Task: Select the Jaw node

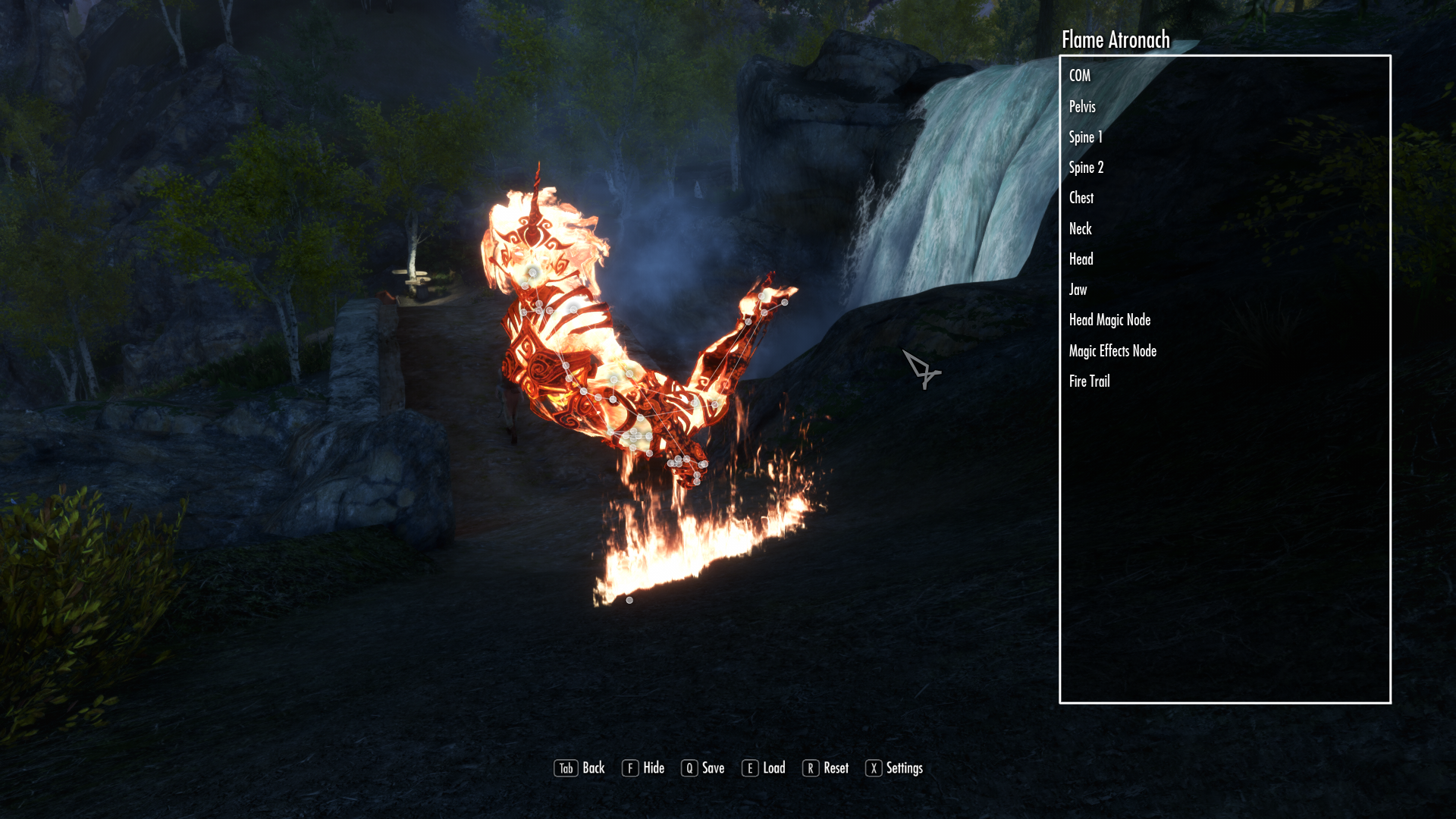Action: point(1078,290)
